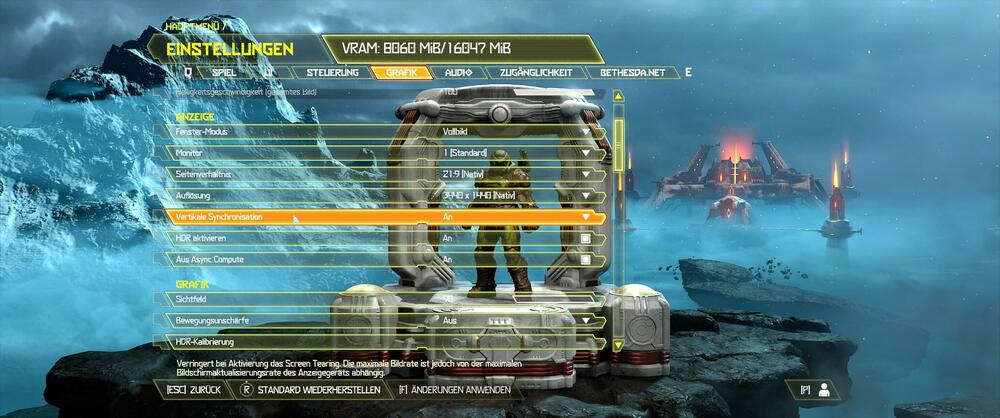Select the Grafik tab
This screenshot has height=418, width=1000.
point(401,73)
